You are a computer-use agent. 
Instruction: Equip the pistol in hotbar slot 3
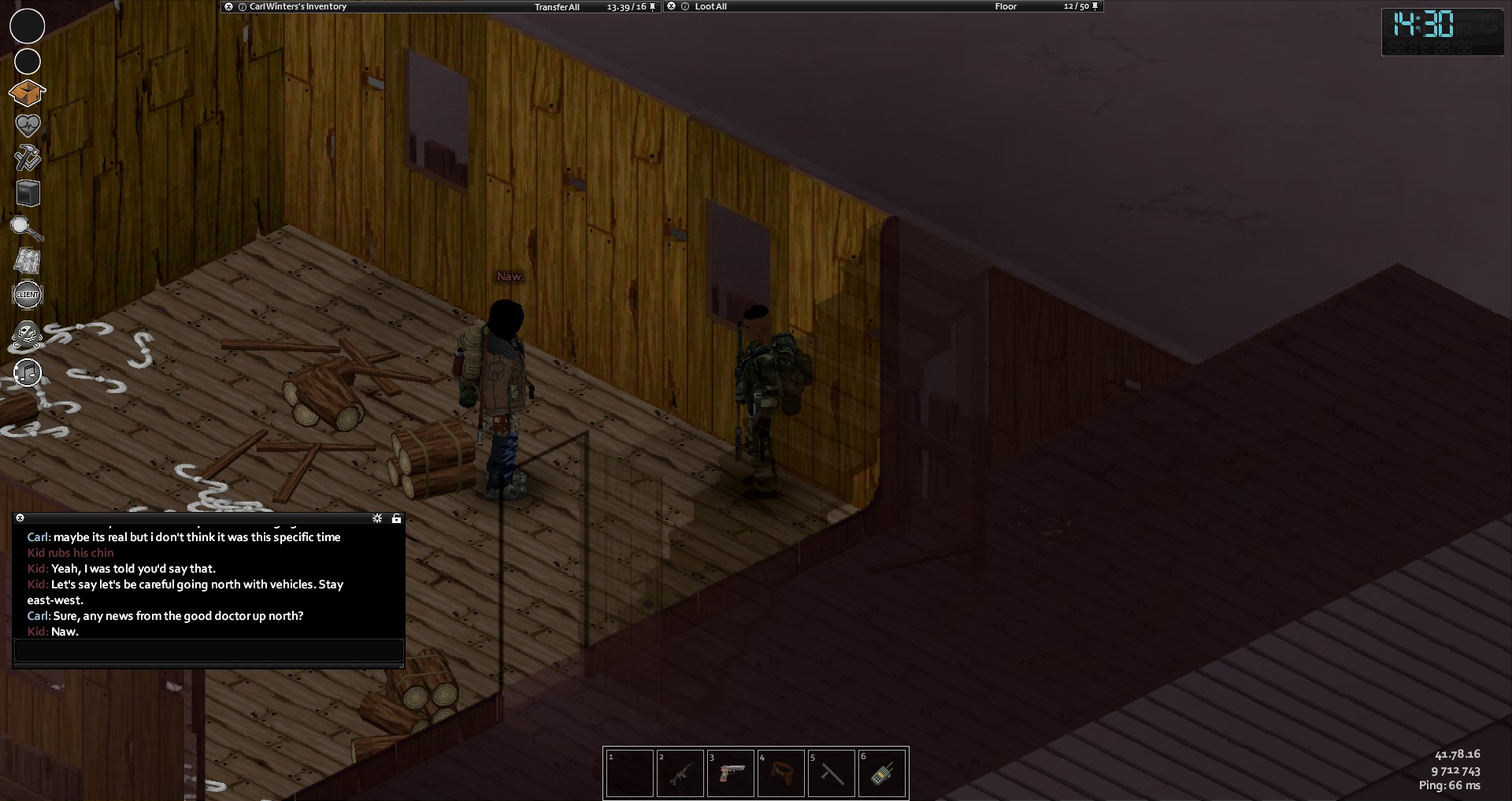(731, 773)
